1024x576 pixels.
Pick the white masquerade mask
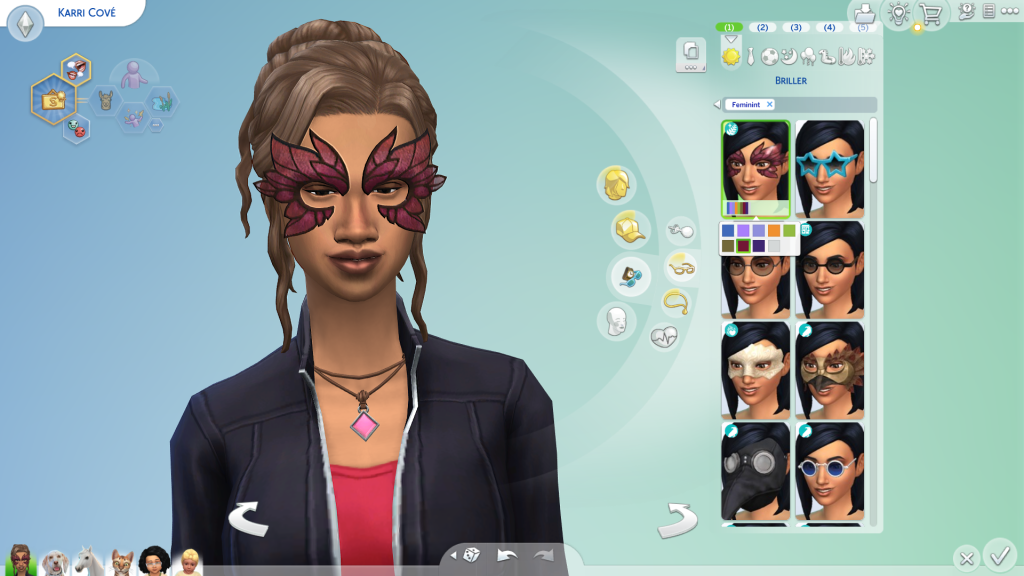click(x=755, y=368)
